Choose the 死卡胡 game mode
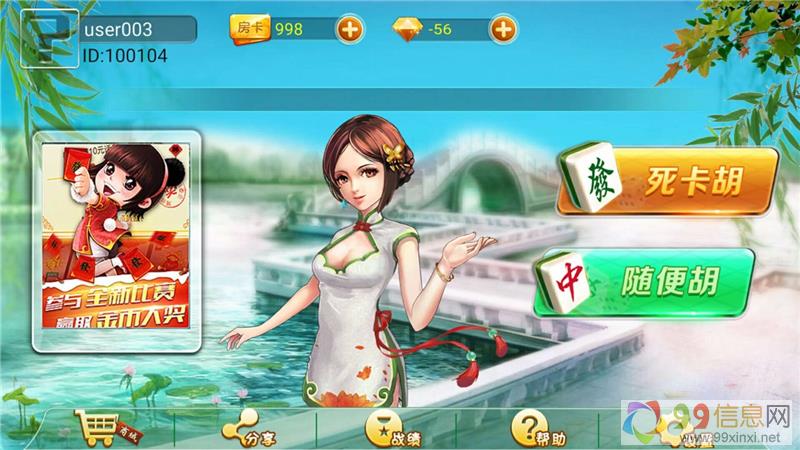The width and height of the screenshot is (800, 450). pos(667,182)
